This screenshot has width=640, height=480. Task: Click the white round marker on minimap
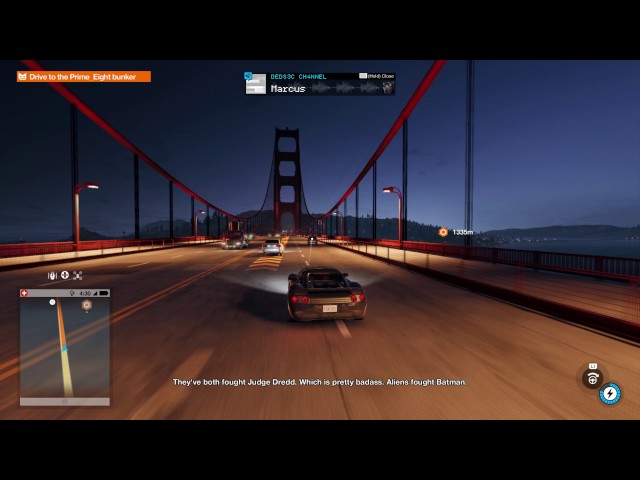click(x=53, y=302)
